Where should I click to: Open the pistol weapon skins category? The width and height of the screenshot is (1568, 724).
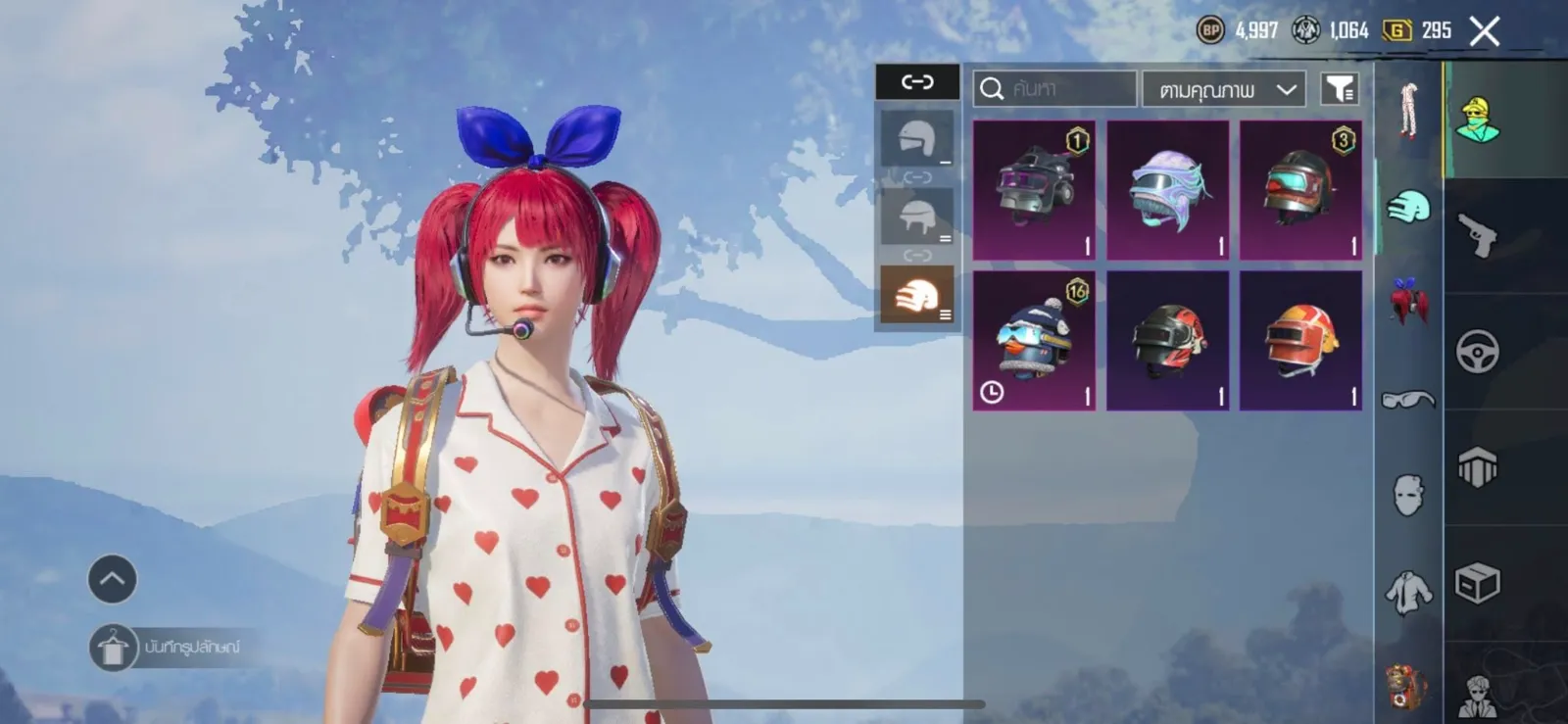(x=1477, y=235)
